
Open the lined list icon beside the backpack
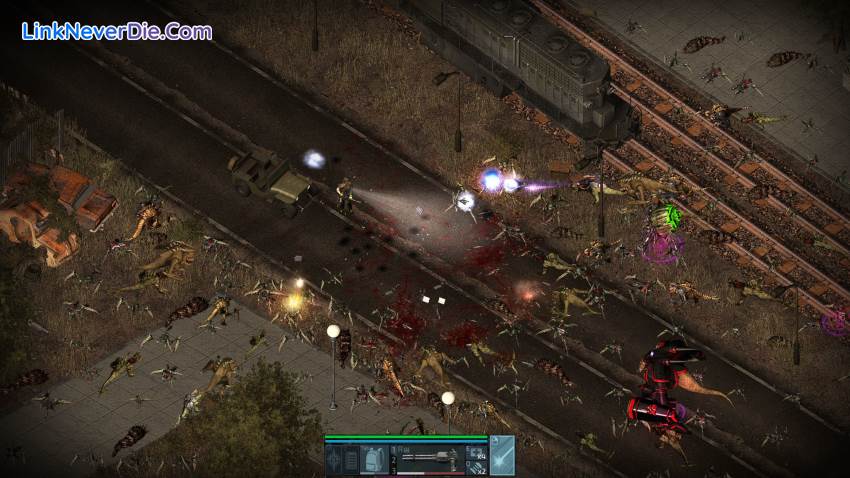pos(351,460)
